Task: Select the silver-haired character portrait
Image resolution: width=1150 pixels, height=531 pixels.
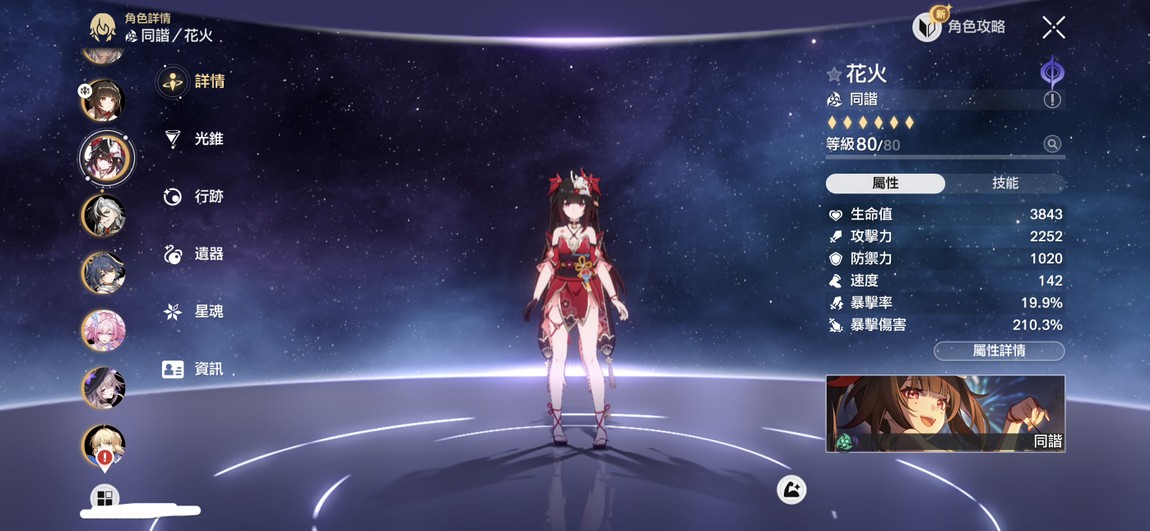Action: (103, 215)
